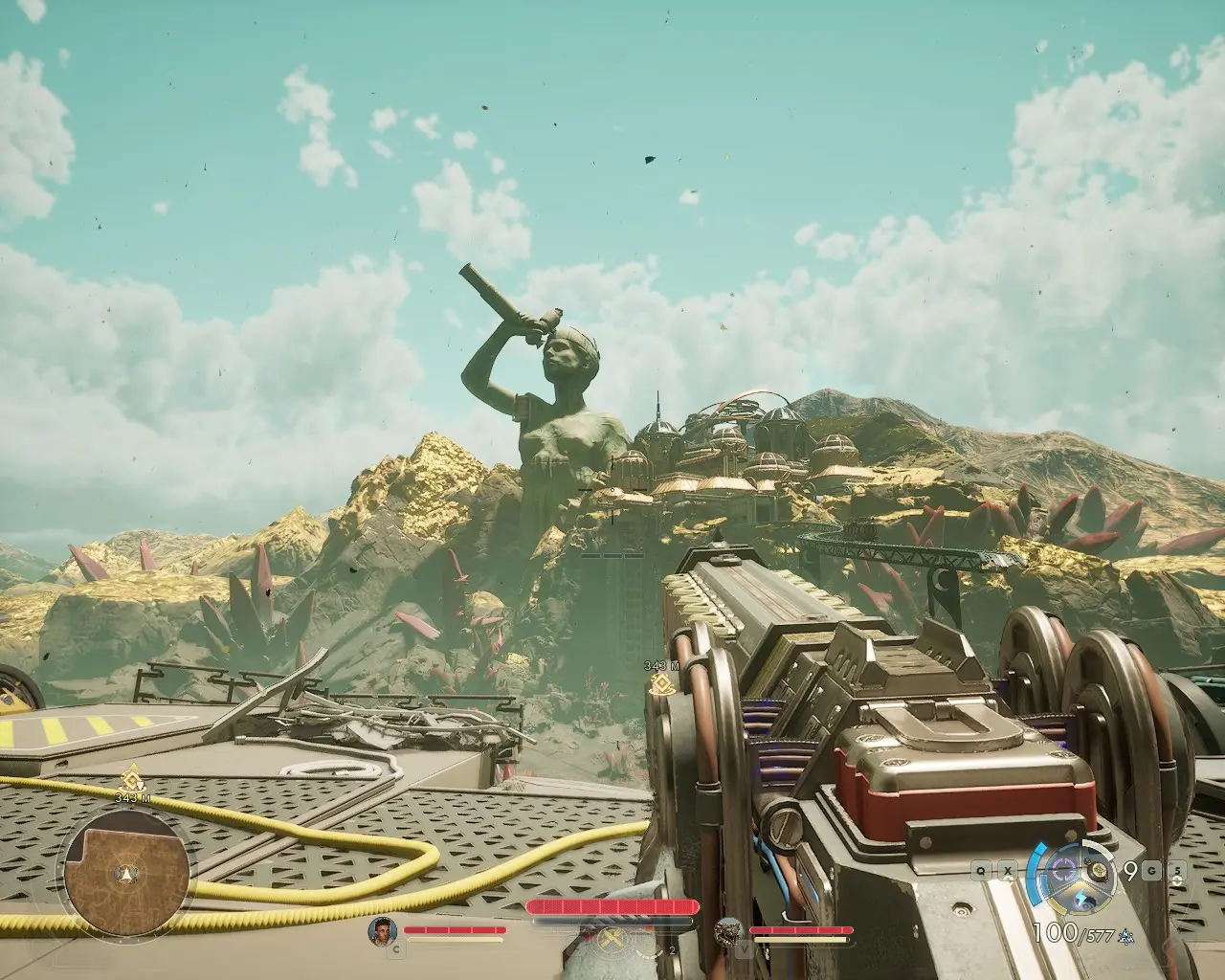The image size is (1225, 980).
Task: Open the circular minimap
Action: 121,868
